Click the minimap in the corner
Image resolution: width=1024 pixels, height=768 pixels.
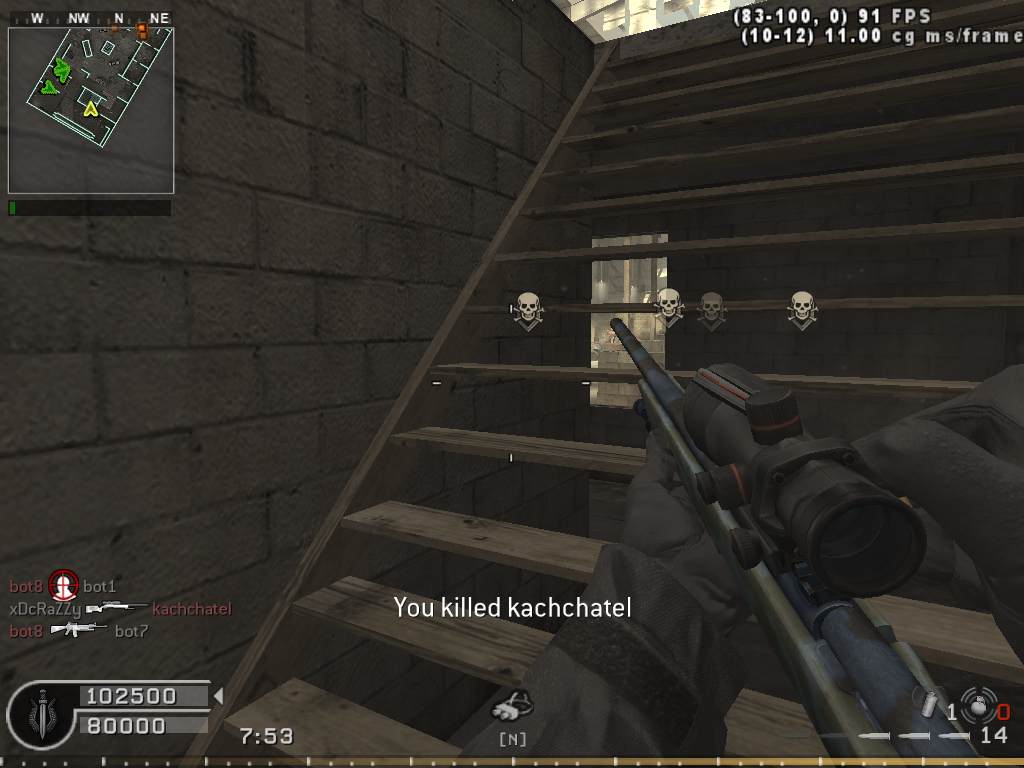tap(91, 110)
